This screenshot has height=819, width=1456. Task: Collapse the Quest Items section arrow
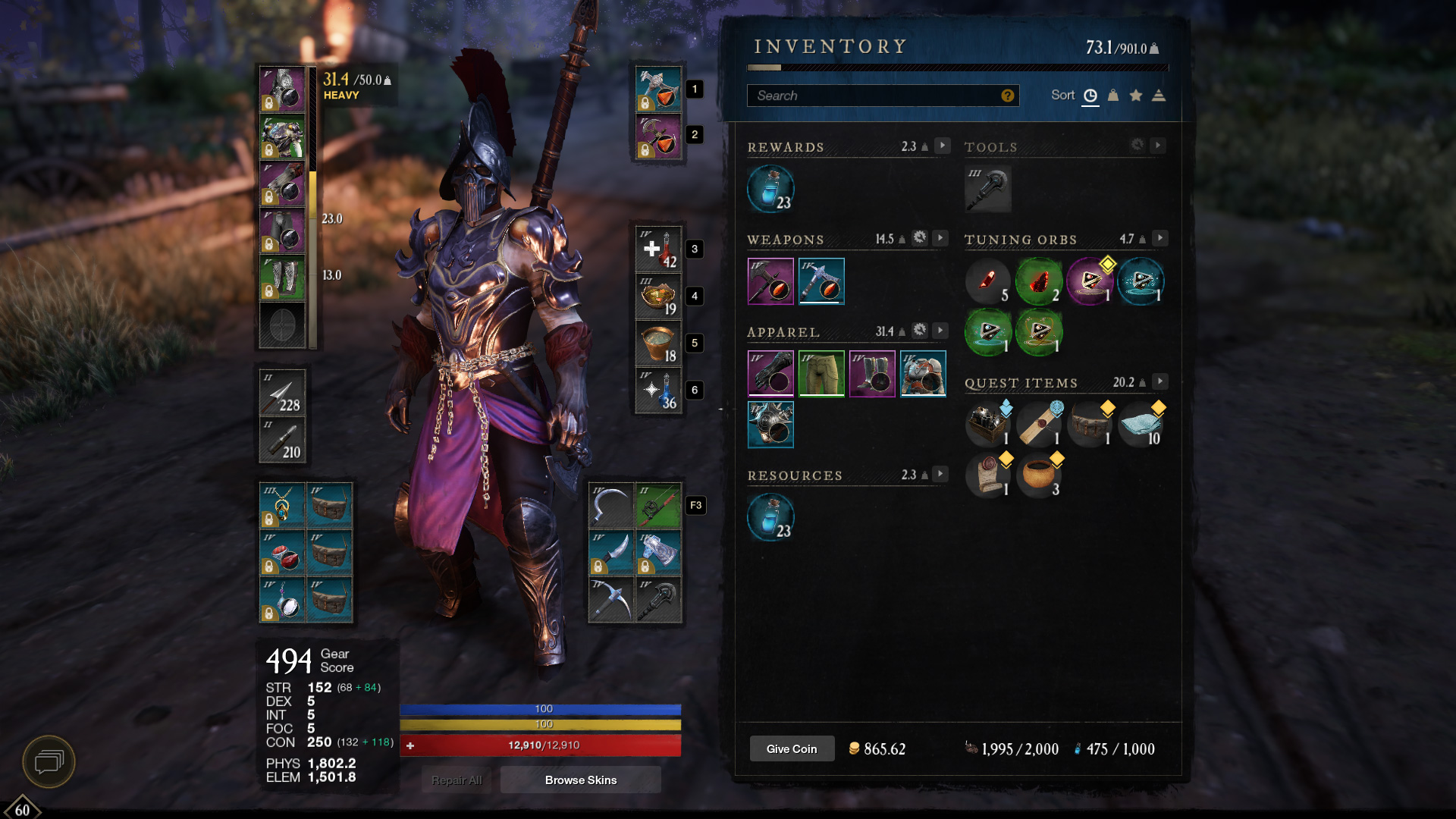coord(1159,381)
